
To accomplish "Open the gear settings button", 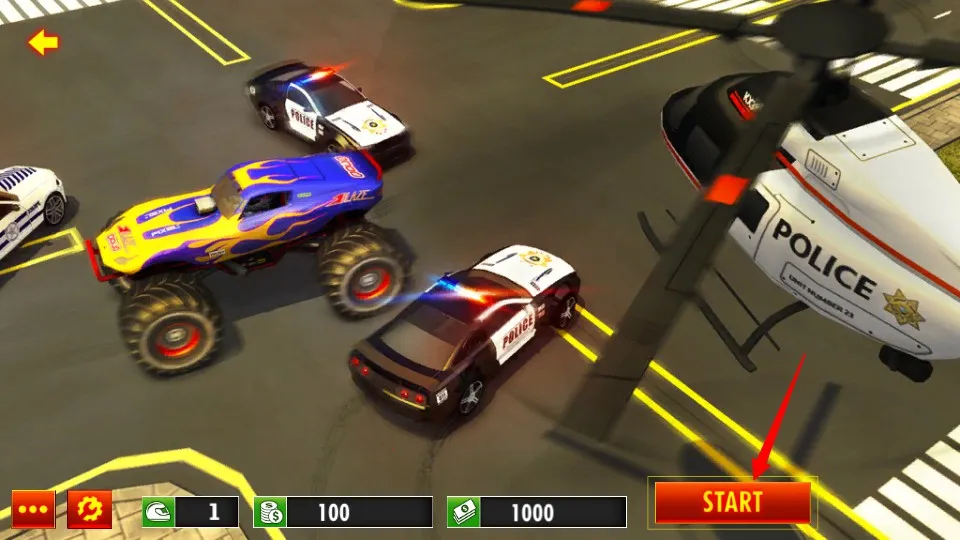I will tap(89, 510).
